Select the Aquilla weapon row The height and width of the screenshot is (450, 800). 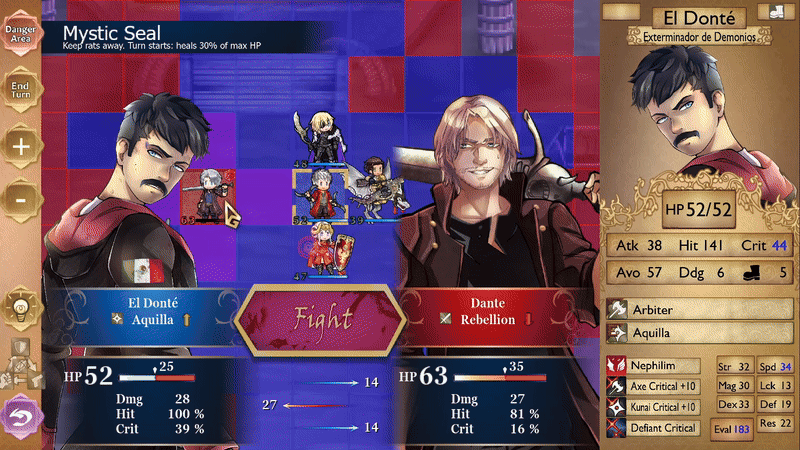tap(700, 333)
